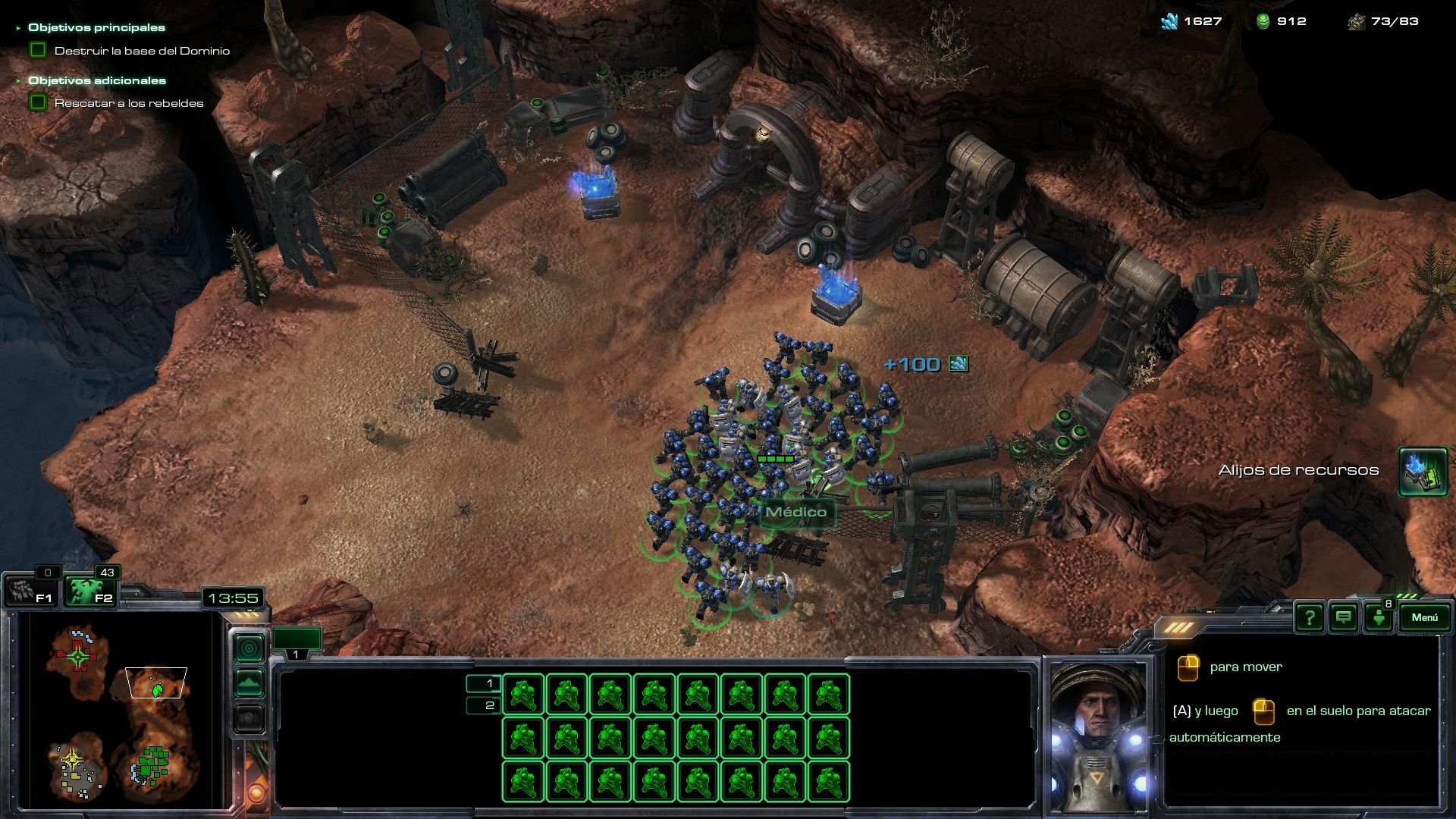Click the Alijos de recursos notification icon
This screenshot has width=1456, height=819.
tap(1423, 471)
